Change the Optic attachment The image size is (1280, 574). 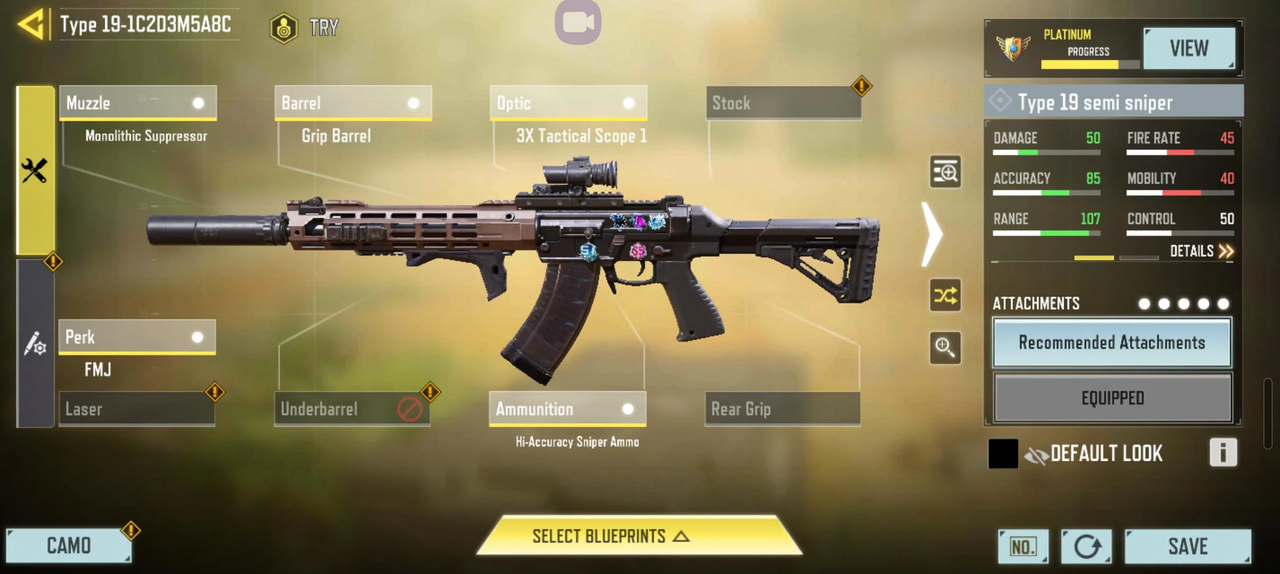coord(568,103)
